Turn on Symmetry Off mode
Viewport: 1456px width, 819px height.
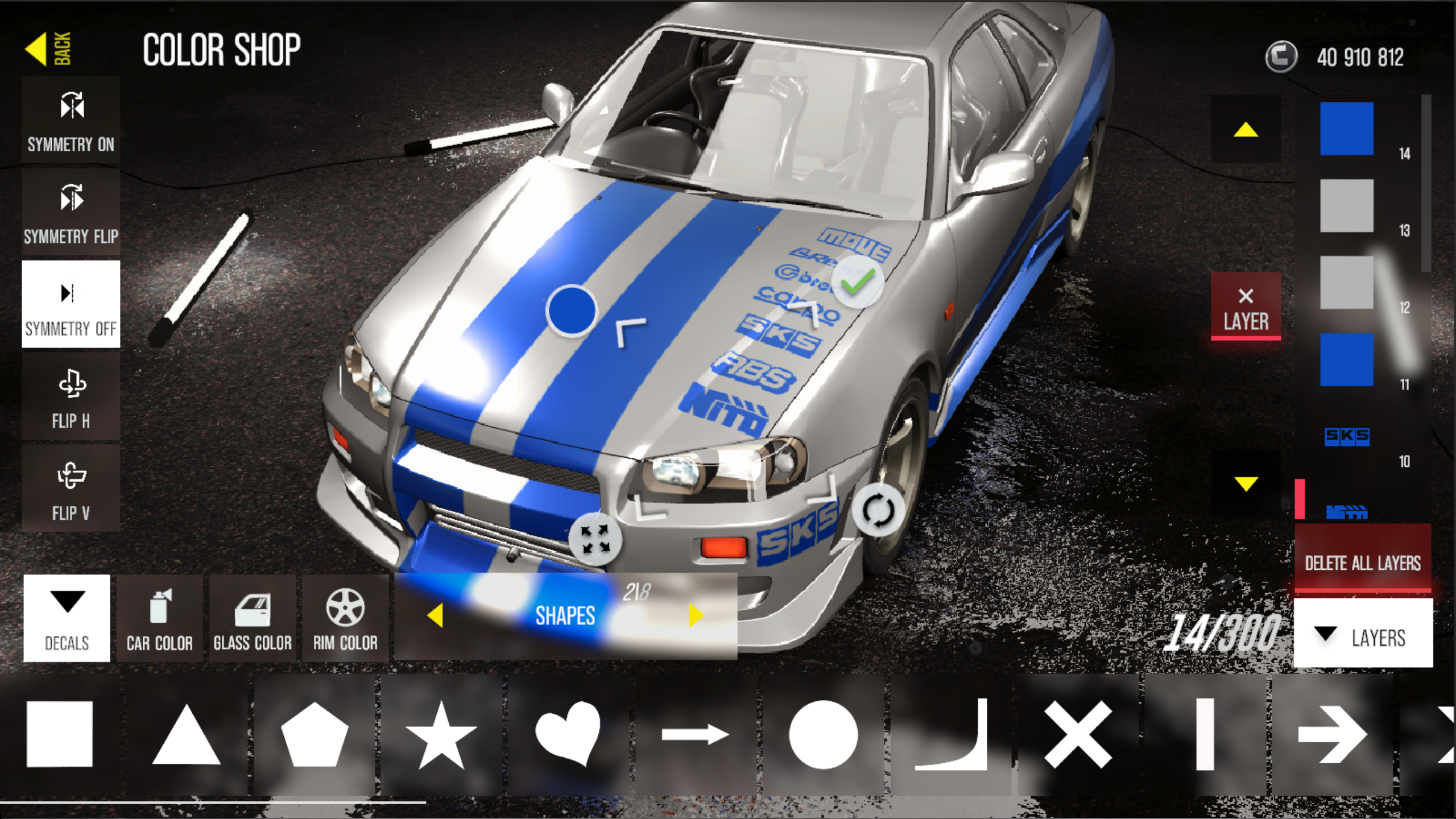pos(71,304)
